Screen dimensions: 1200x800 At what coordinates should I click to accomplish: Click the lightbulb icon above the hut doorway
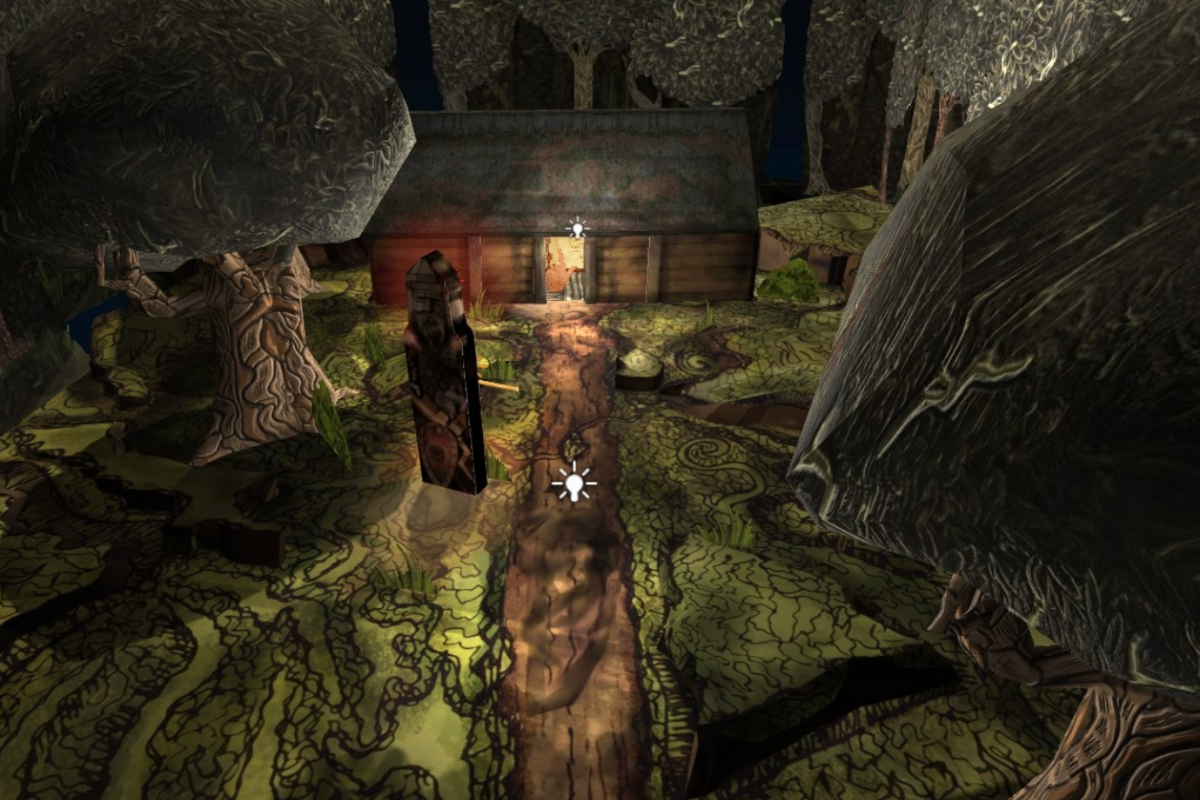click(575, 229)
